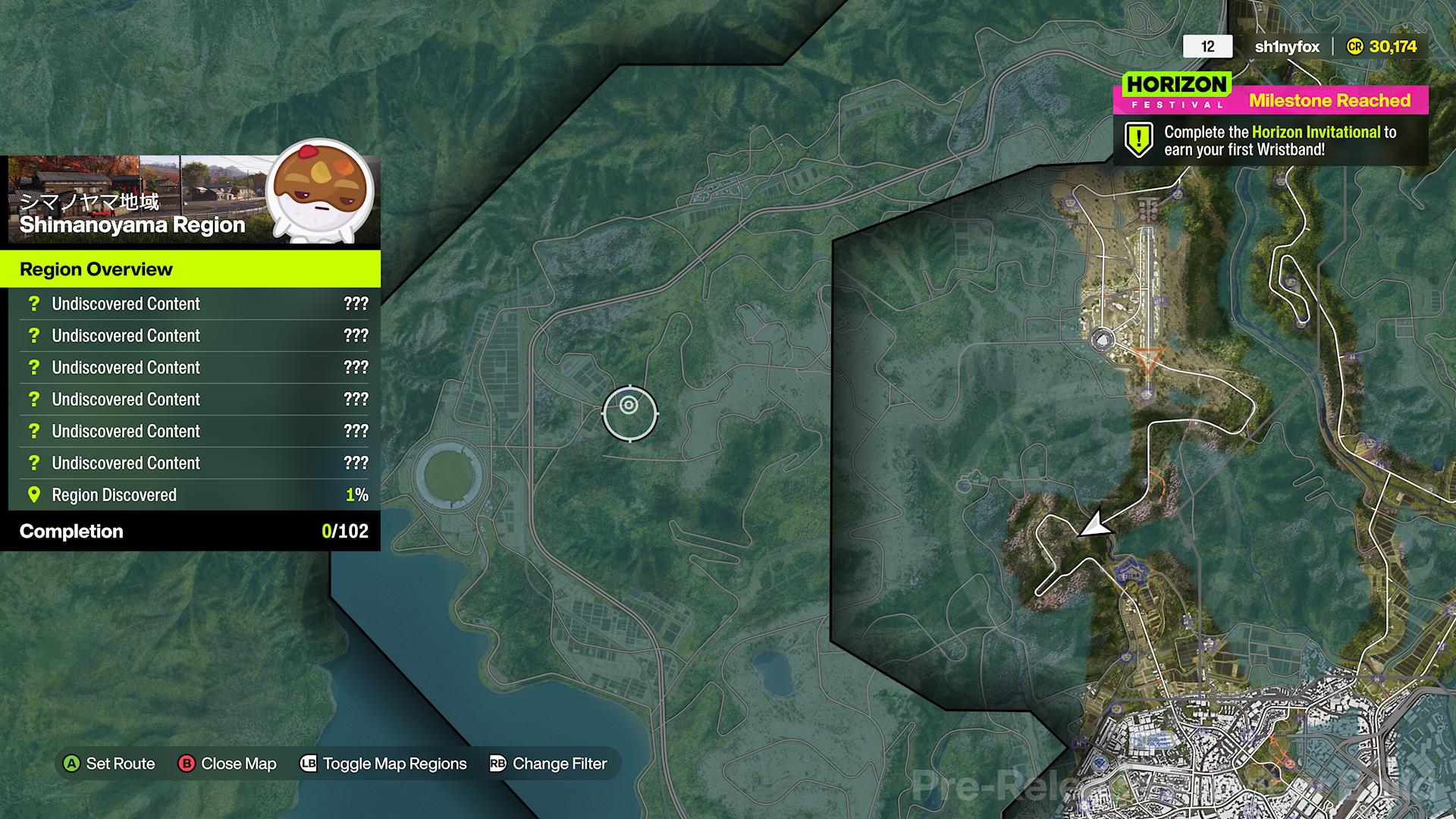Image resolution: width=1456 pixels, height=819 pixels.
Task: Click the Region Discovered 1% progress row
Action: click(190, 494)
